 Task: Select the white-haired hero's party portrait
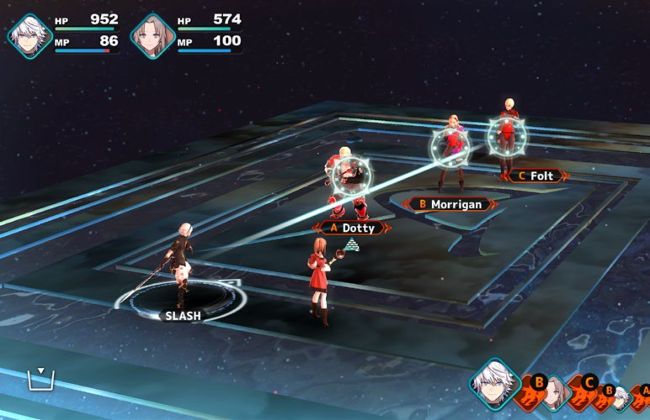(28, 35)
